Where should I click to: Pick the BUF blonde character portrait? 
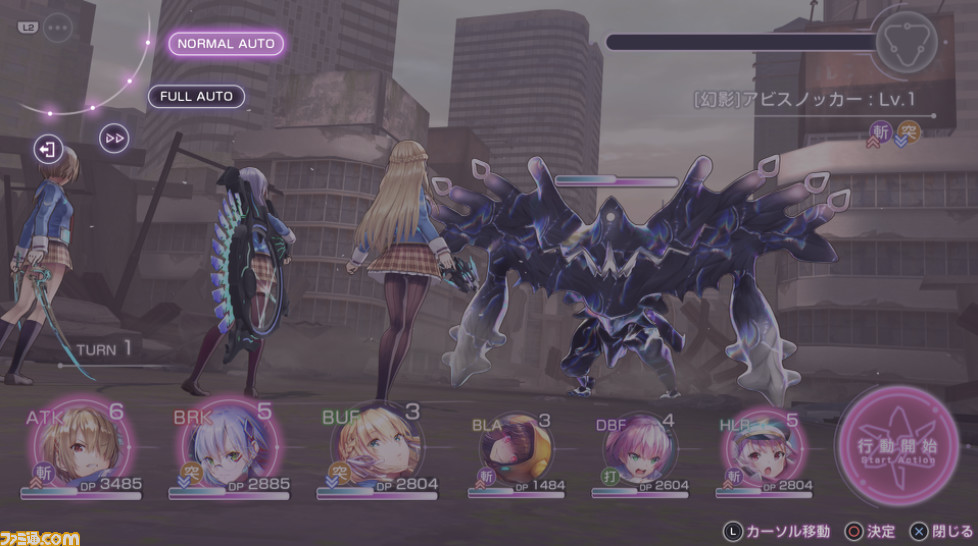click(372, 446)
